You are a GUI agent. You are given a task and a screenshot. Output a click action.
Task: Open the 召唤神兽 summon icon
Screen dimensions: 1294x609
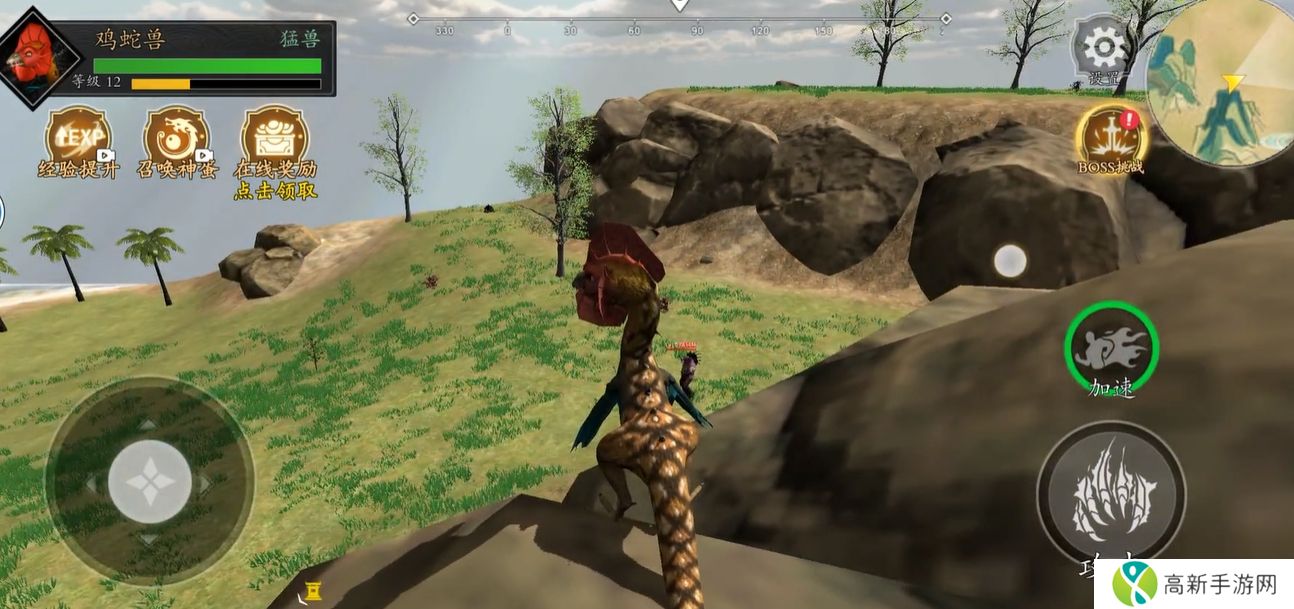[x=176, y=137]
